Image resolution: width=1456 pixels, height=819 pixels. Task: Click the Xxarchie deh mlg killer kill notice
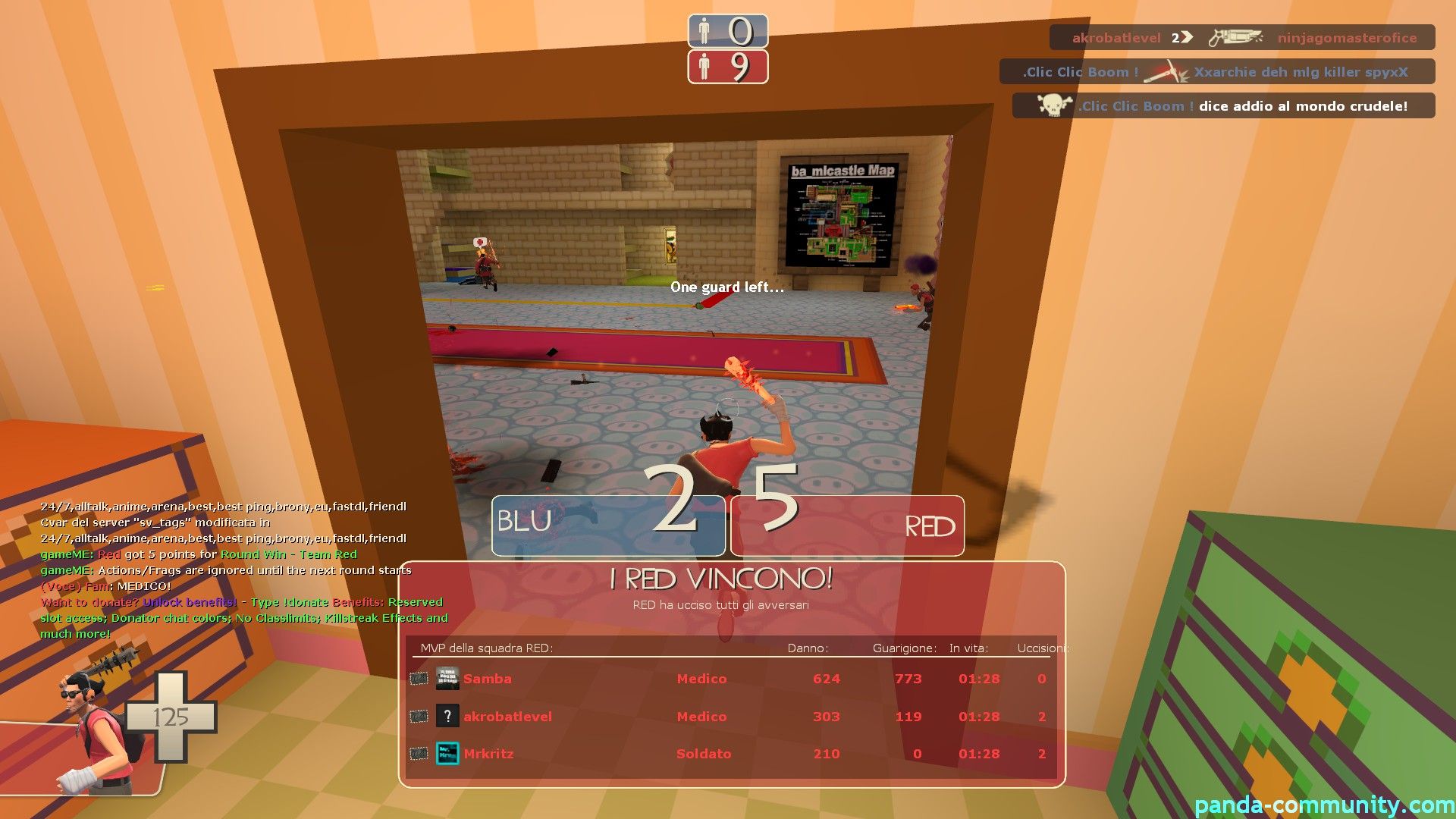tap(1216, 72)
